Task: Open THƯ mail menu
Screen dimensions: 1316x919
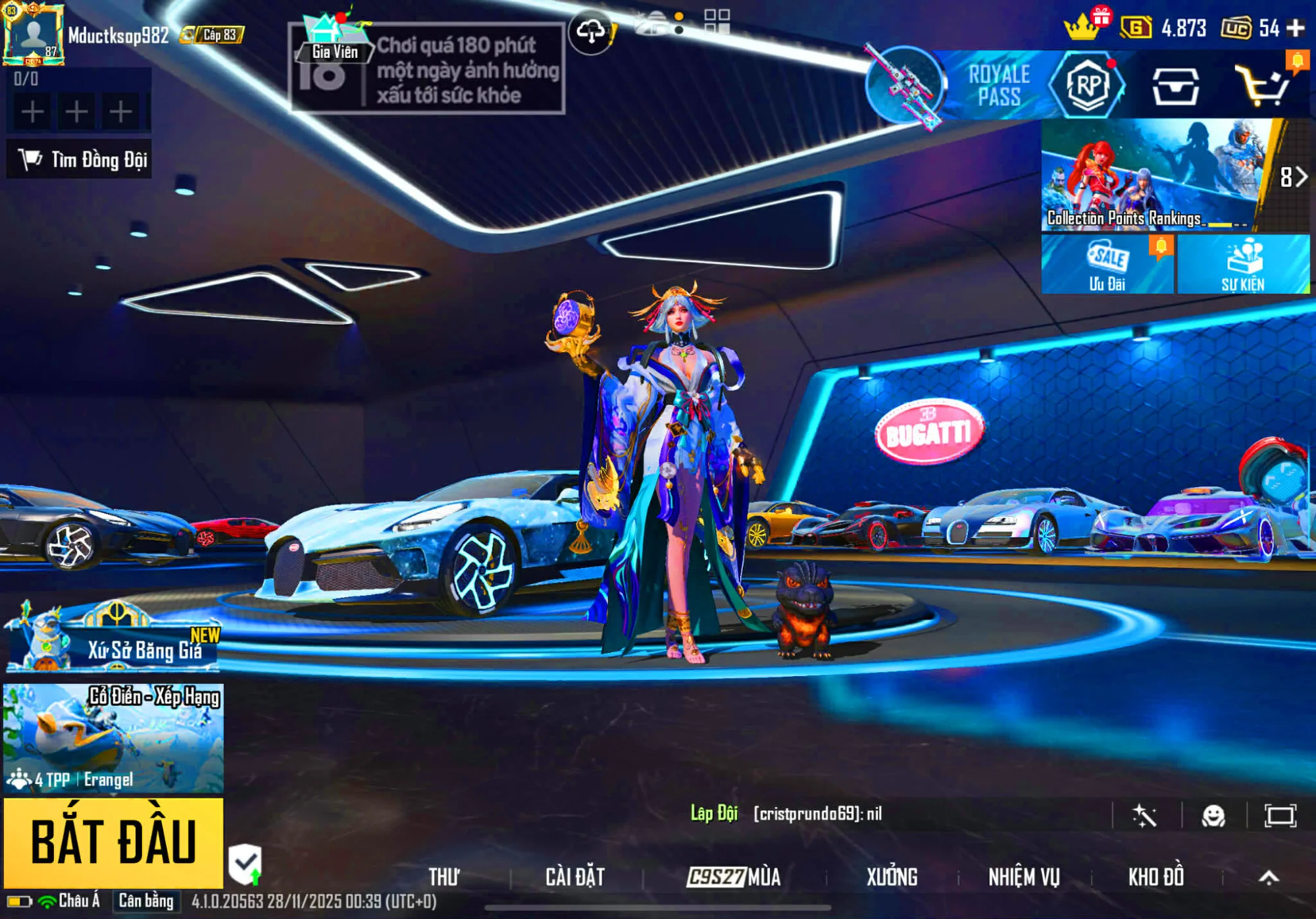Action: pos(444,877)
